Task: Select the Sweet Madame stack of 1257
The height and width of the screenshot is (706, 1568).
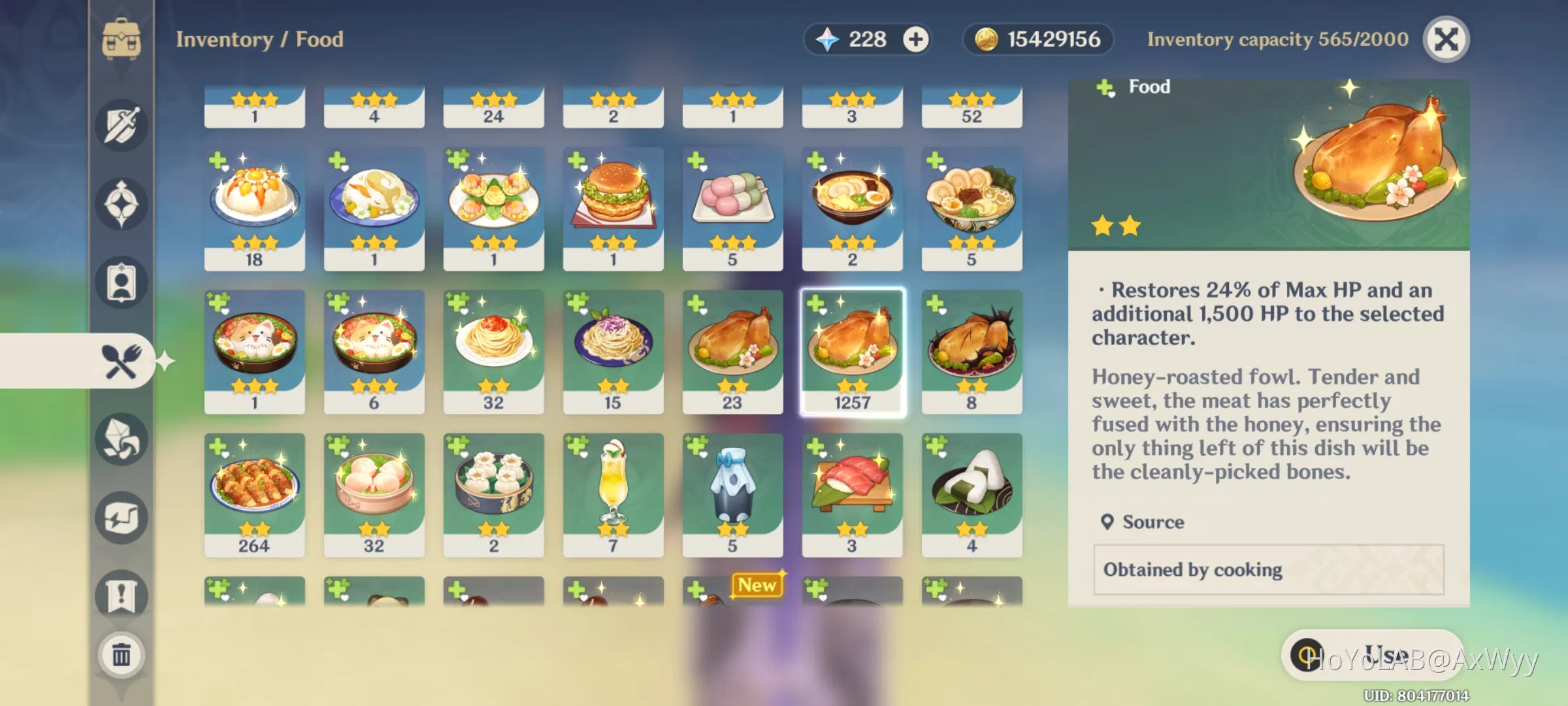Action: 853,350
